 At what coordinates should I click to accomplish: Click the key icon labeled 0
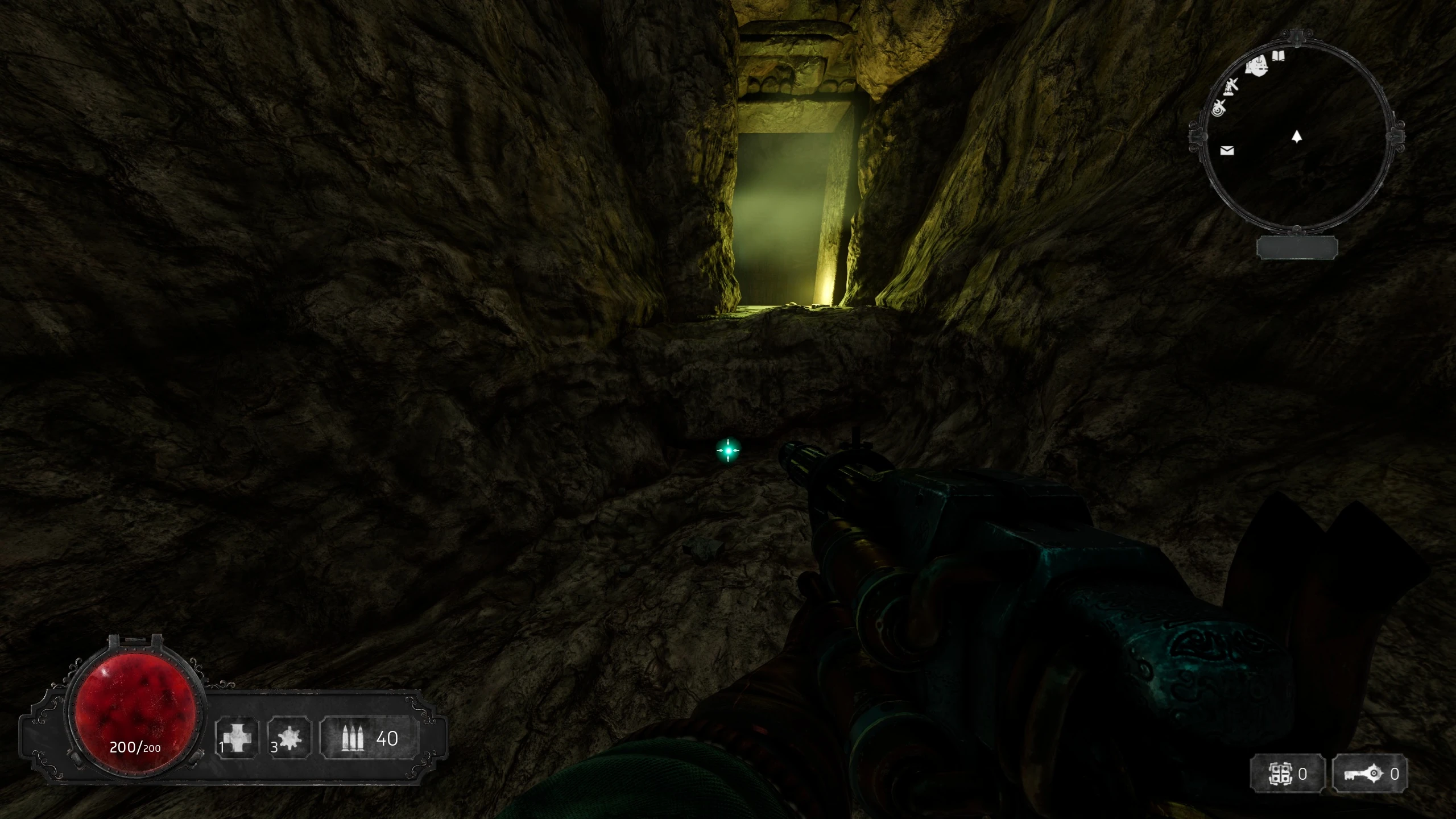point(1364,772)
